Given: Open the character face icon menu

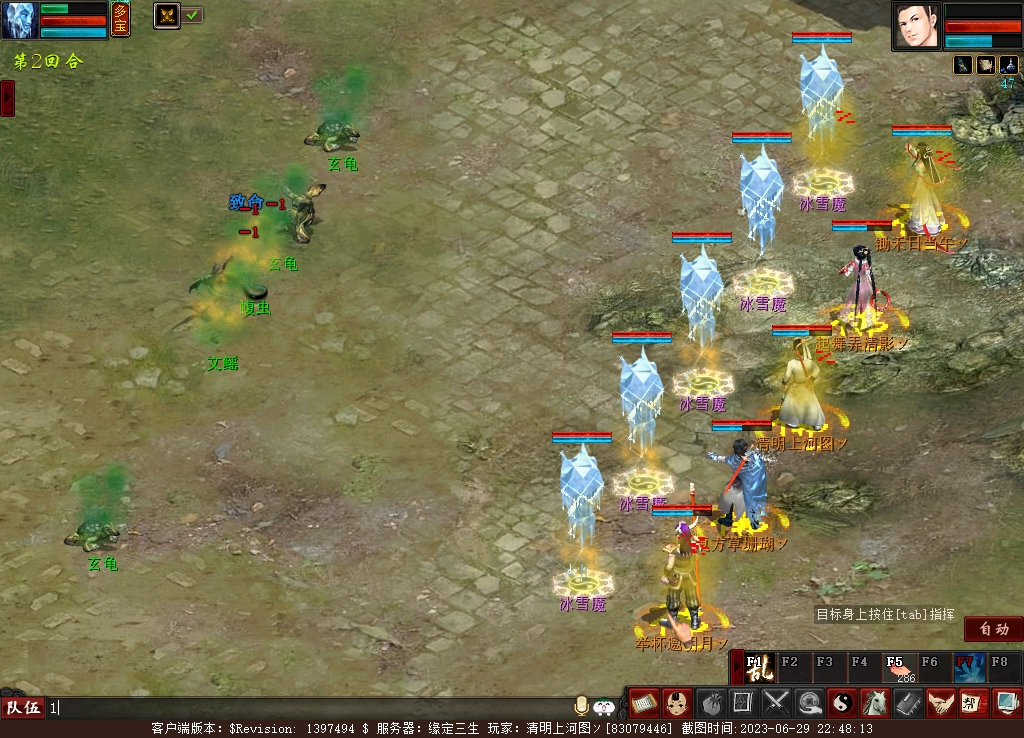Looking at the screenshot, I should [677, 703].
